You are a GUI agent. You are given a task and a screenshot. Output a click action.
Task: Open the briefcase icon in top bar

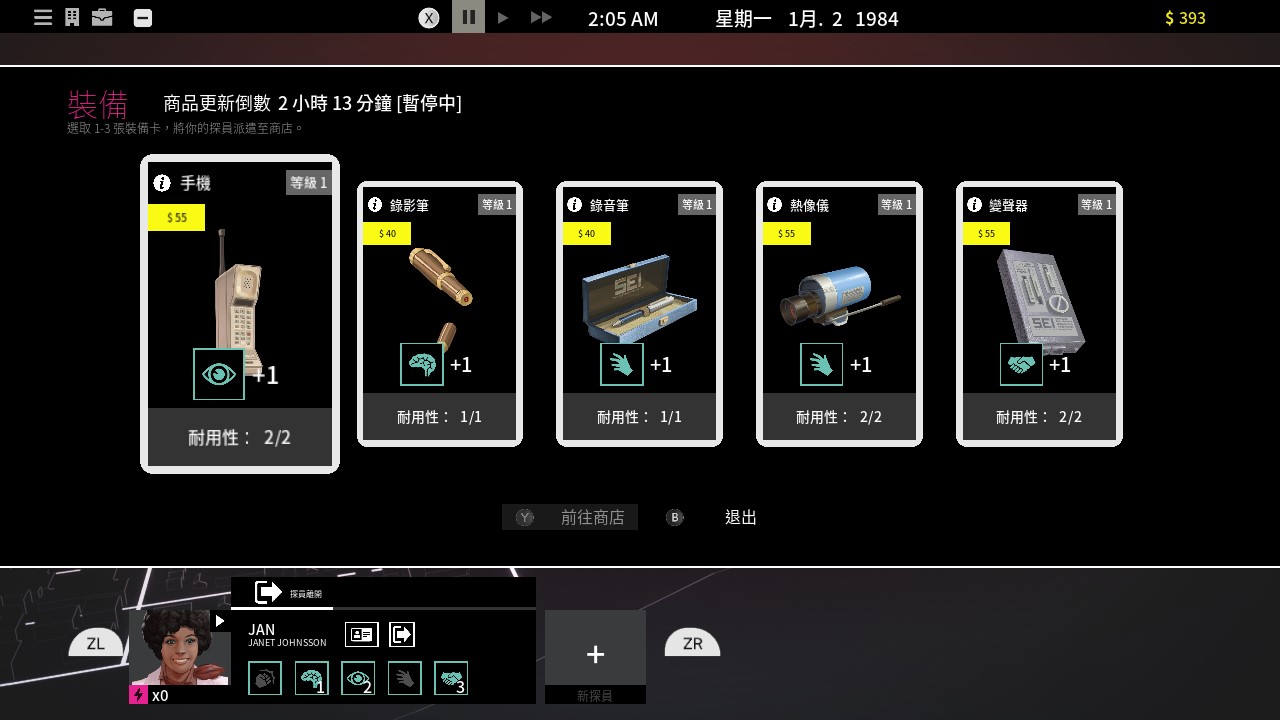click(102, 18)
